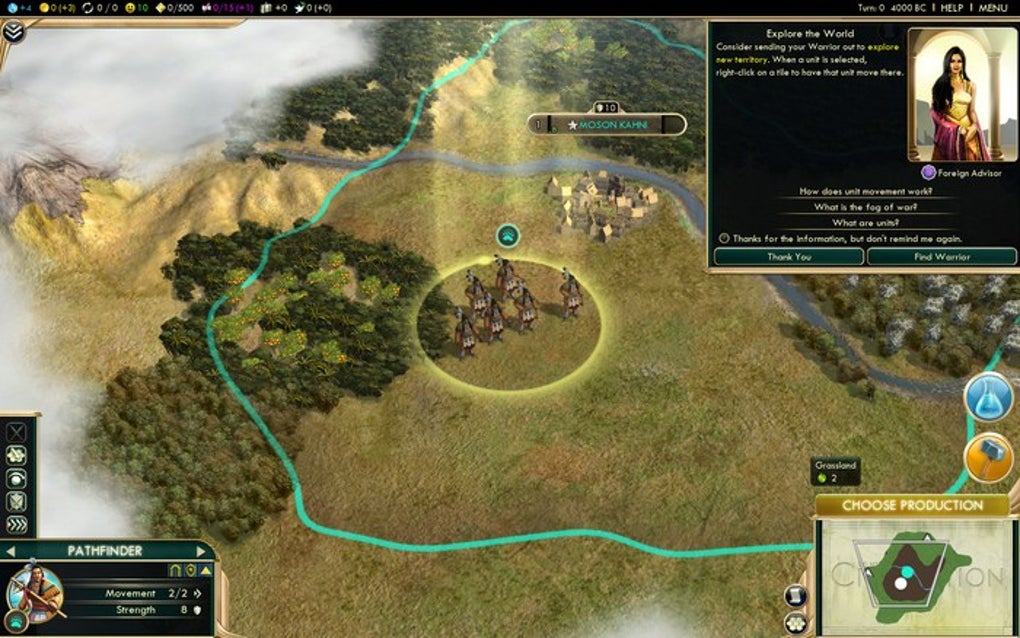Click the Choose Production banner
This screenshot has height=638, width=1020.
tap(912, 506)
